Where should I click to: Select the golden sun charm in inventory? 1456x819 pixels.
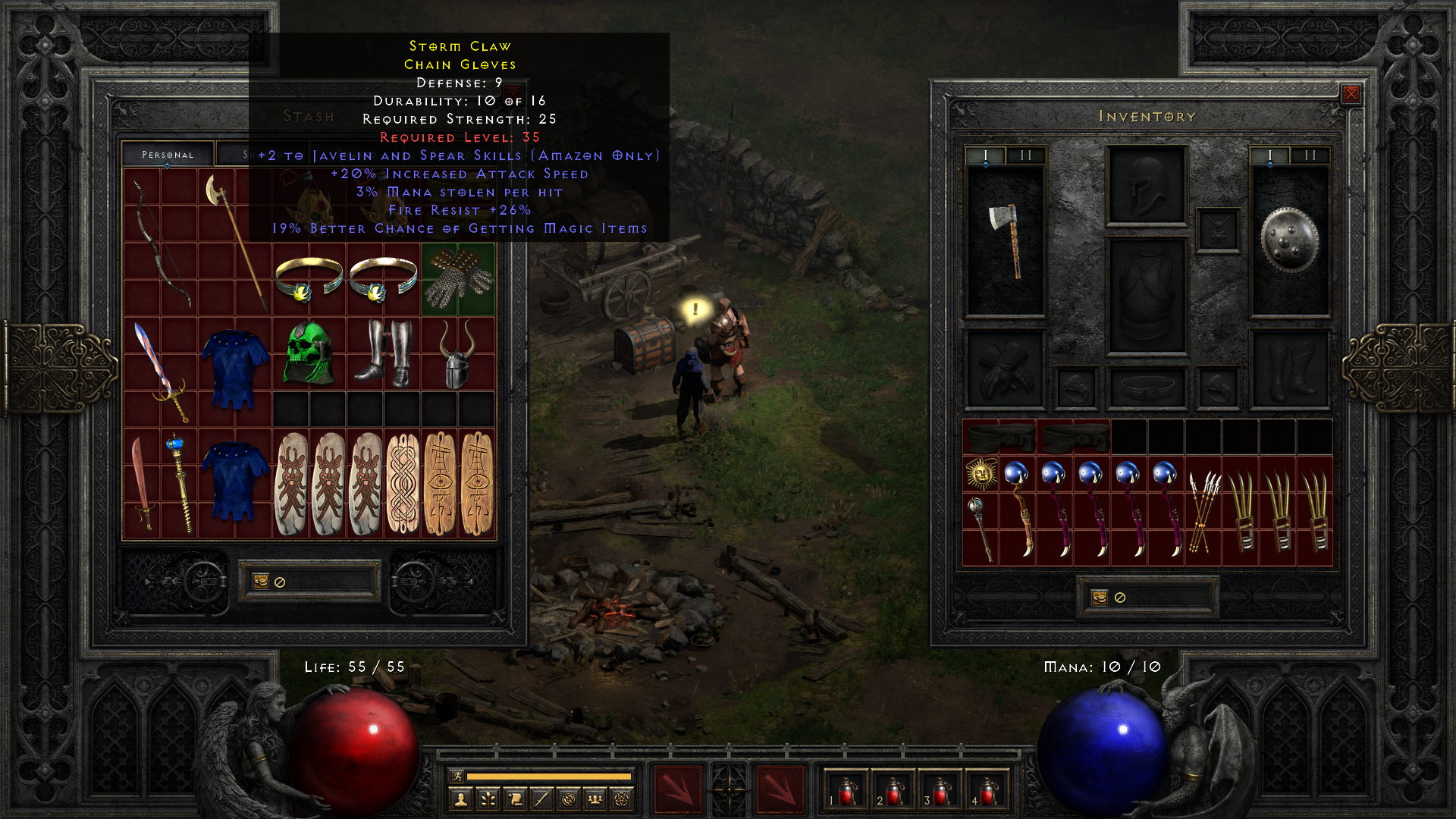pos(981,474)
